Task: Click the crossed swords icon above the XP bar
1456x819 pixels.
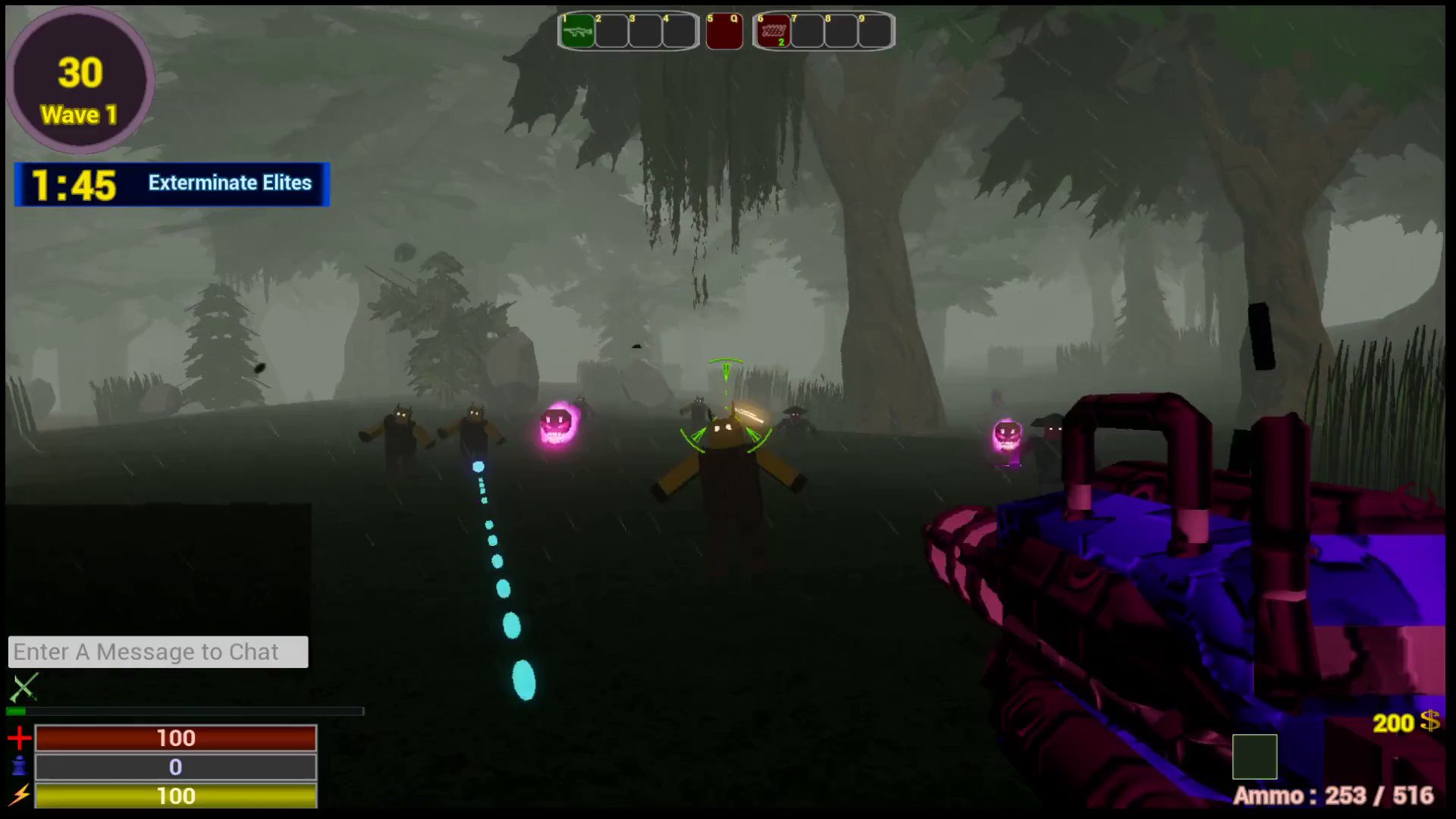Action: coord(24,686)
